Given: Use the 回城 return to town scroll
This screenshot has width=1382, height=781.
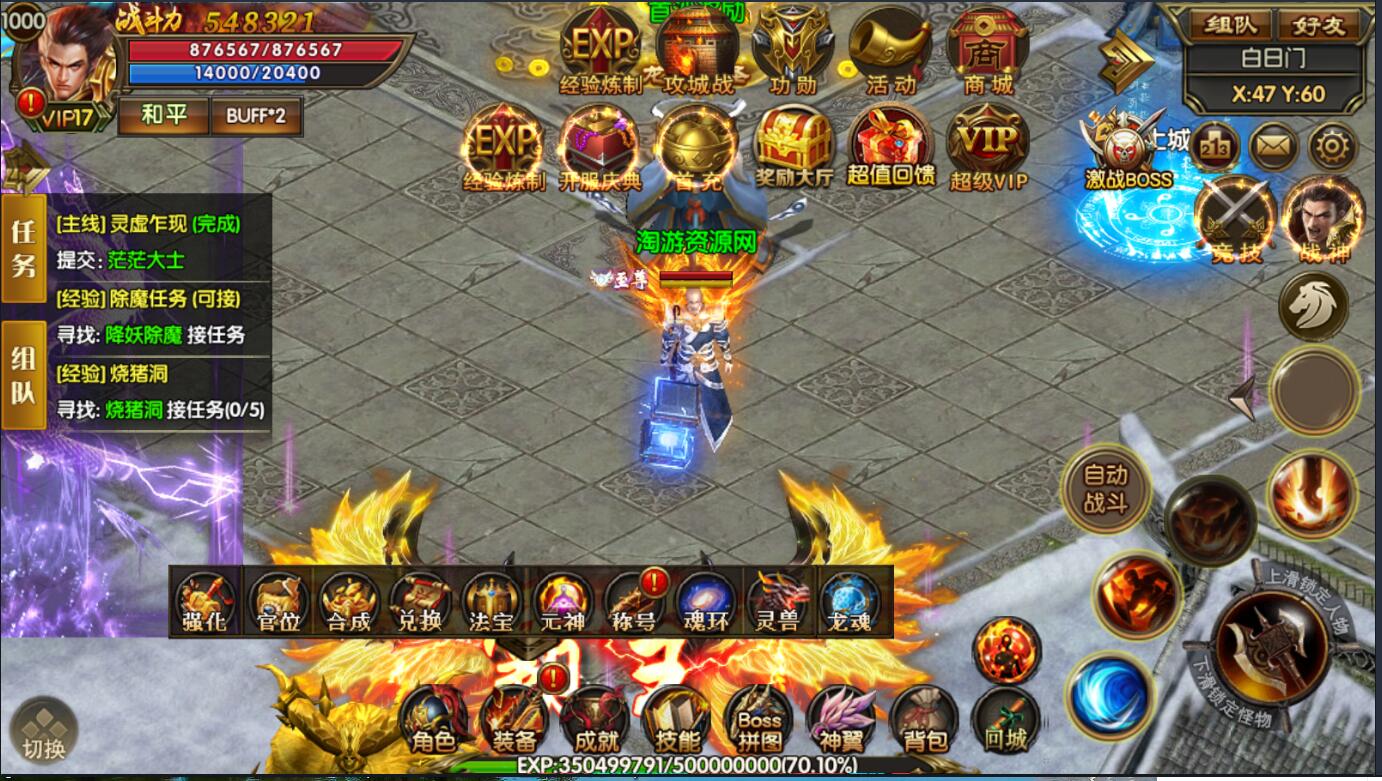Looking at the screenshot, I should (1005, 719).
